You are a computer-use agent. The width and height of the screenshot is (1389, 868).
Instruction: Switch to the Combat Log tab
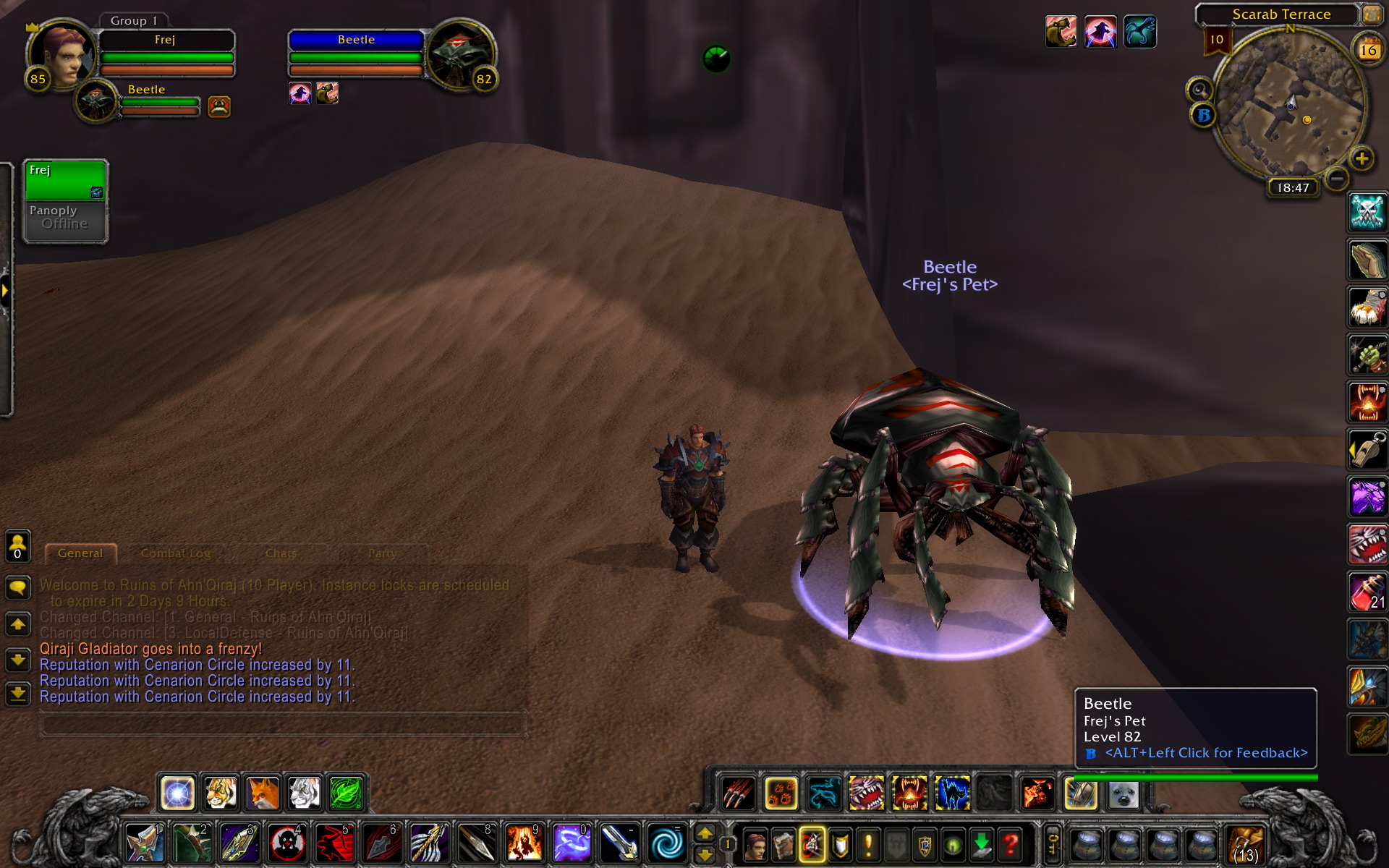177,553
